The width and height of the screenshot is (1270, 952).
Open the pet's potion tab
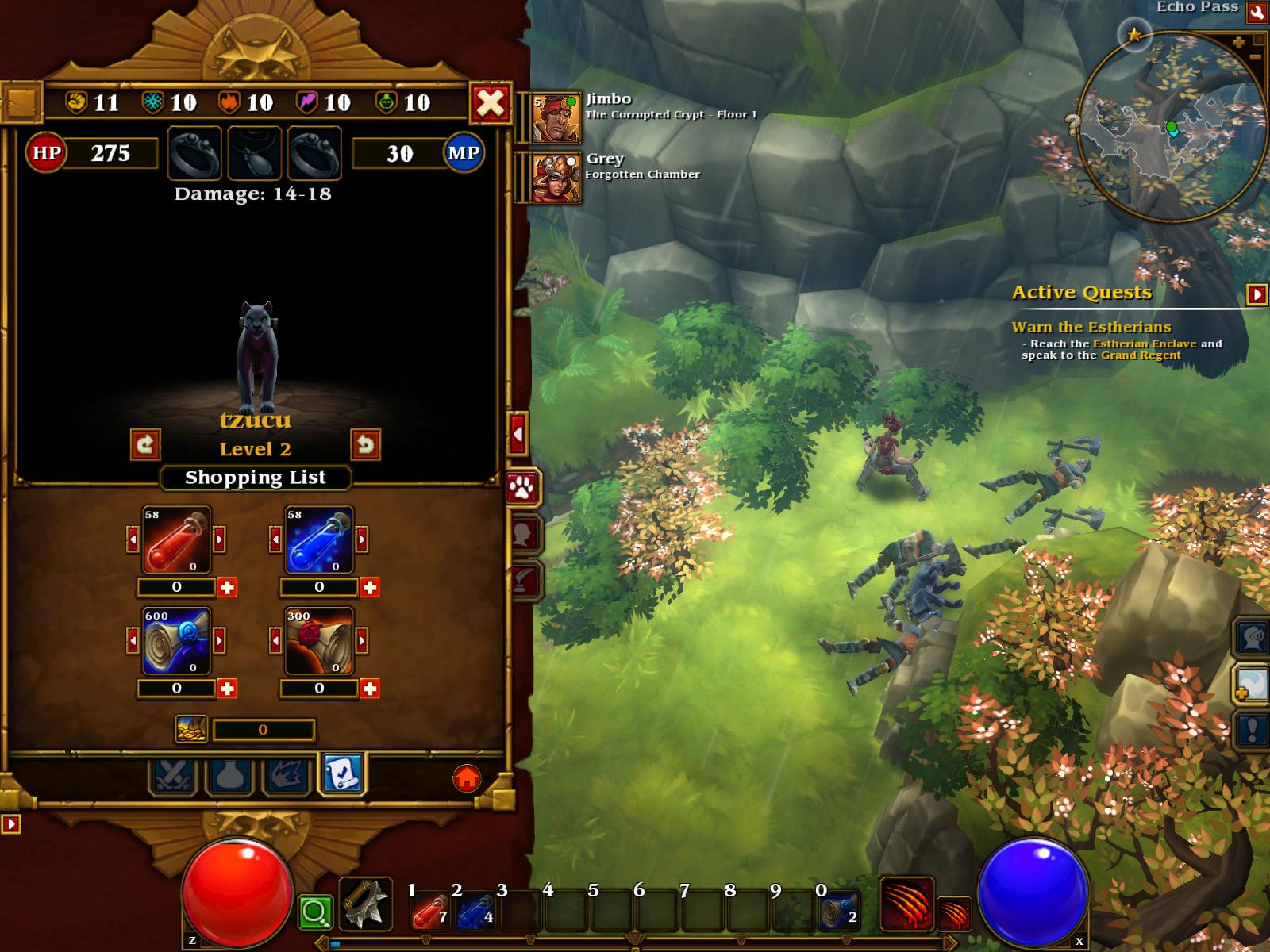229,775
